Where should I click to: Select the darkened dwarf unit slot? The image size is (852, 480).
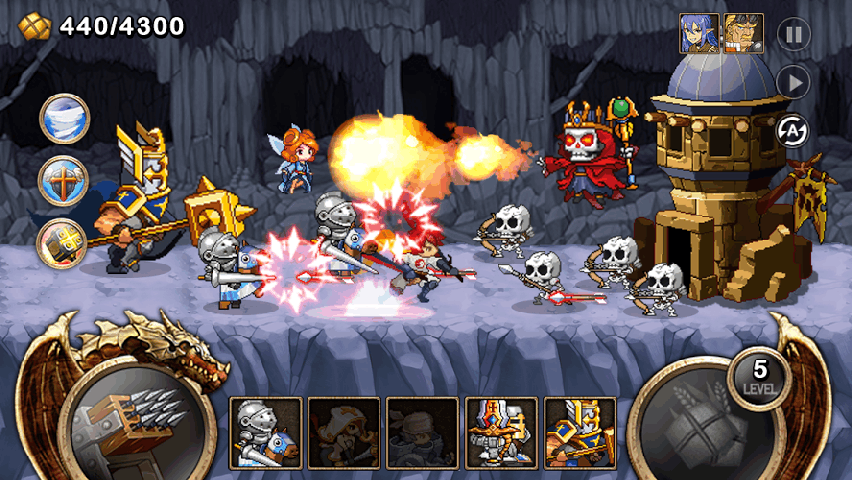coord(344,433)
